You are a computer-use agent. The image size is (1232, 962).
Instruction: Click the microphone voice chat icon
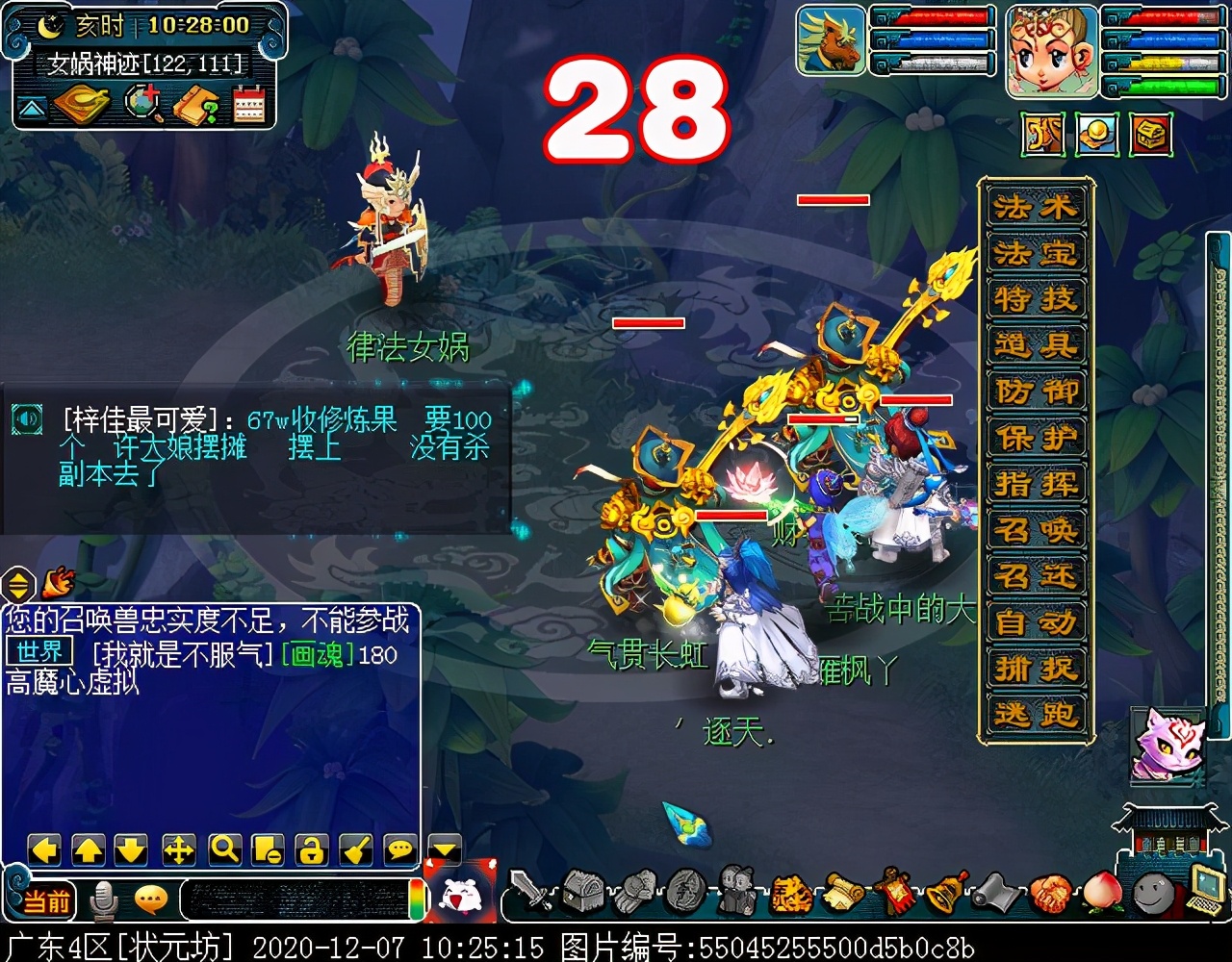point(103,901)
